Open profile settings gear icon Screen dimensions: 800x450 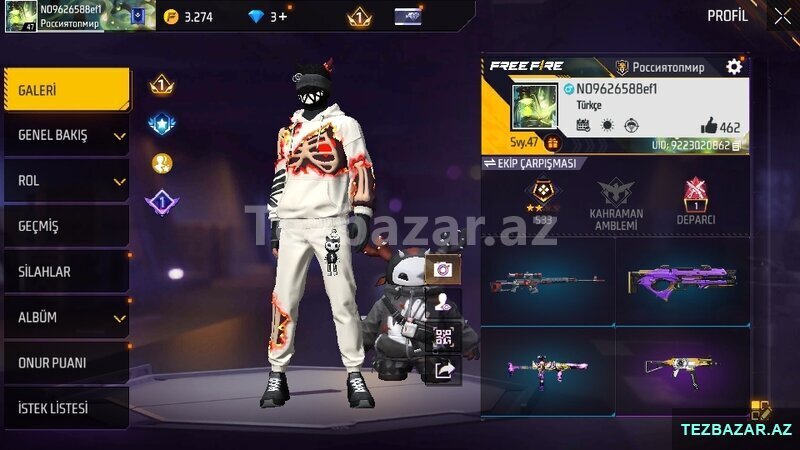pyautogui.click(x=734, y=67)
